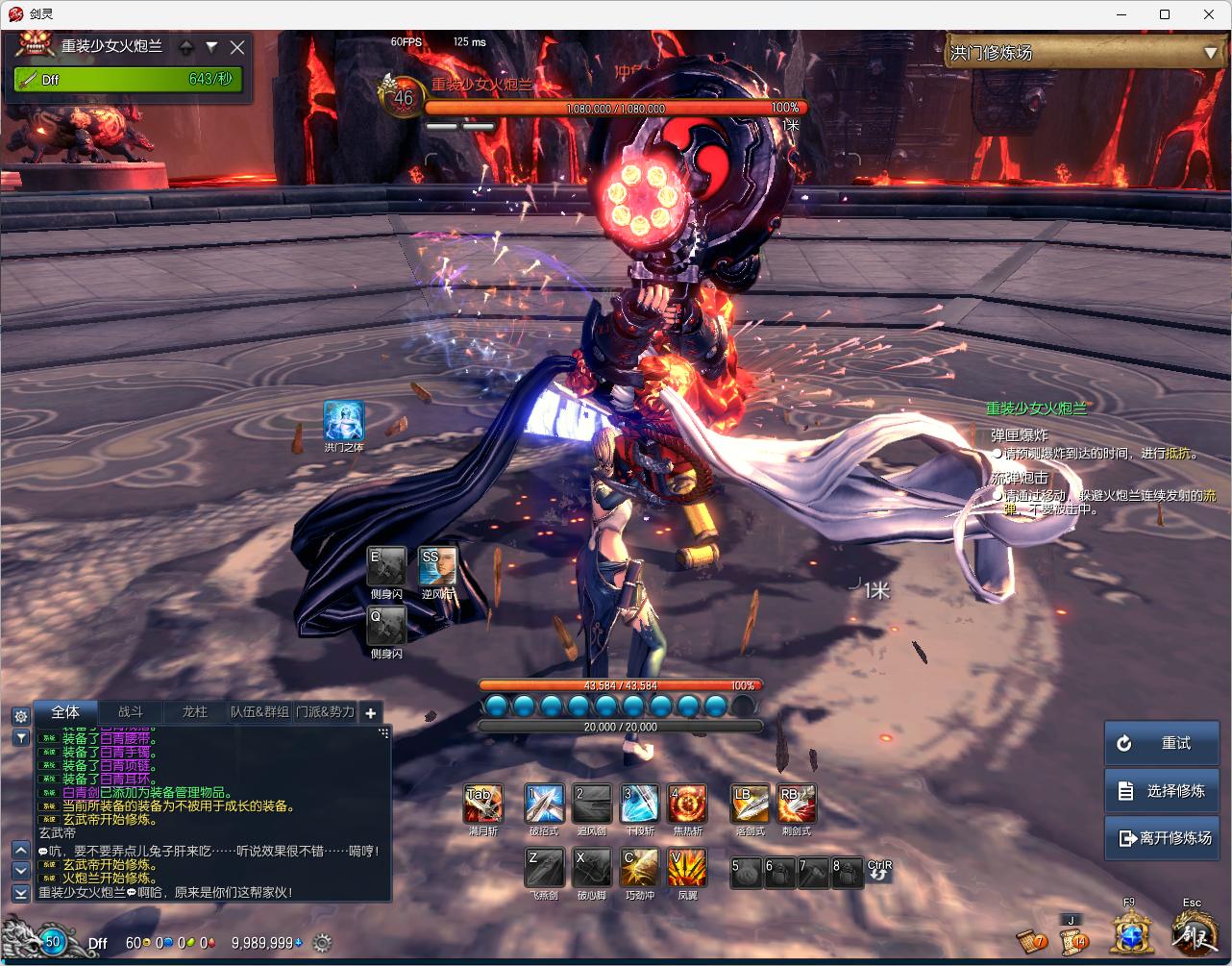
Task: Cast the 巧劲冲 skill
Action: click(639, 867)
